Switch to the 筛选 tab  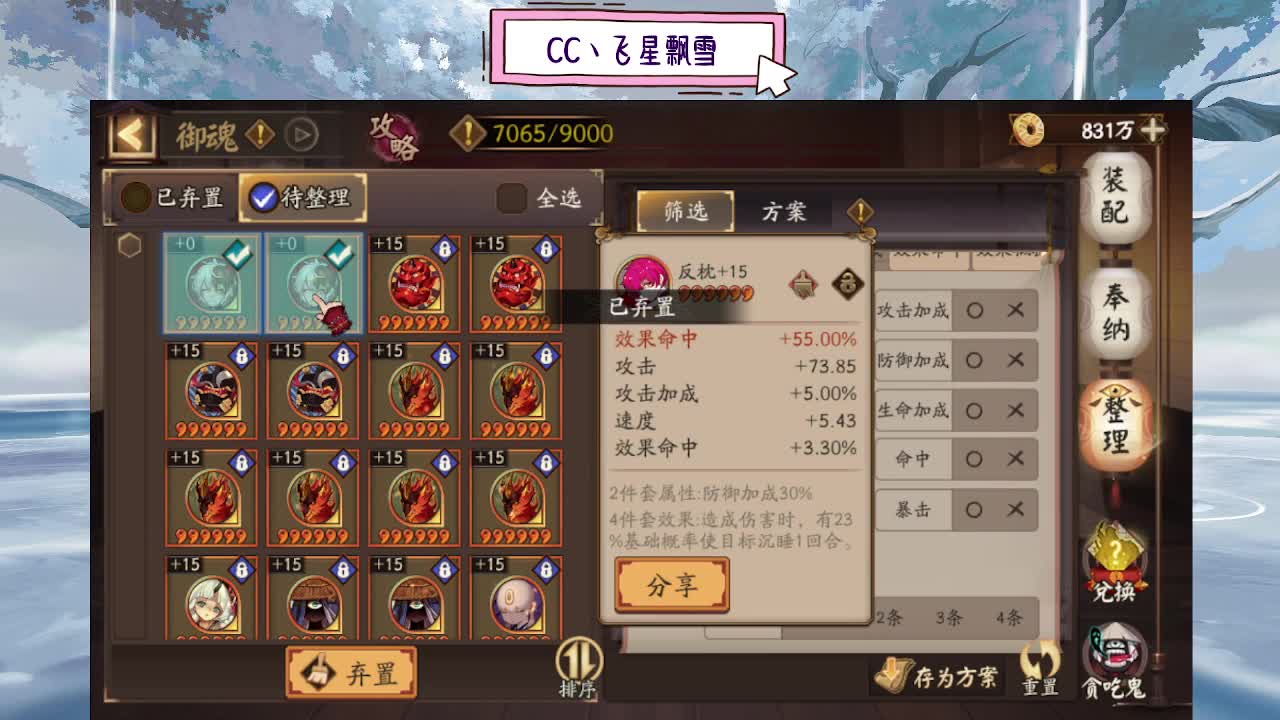point(686,211)
